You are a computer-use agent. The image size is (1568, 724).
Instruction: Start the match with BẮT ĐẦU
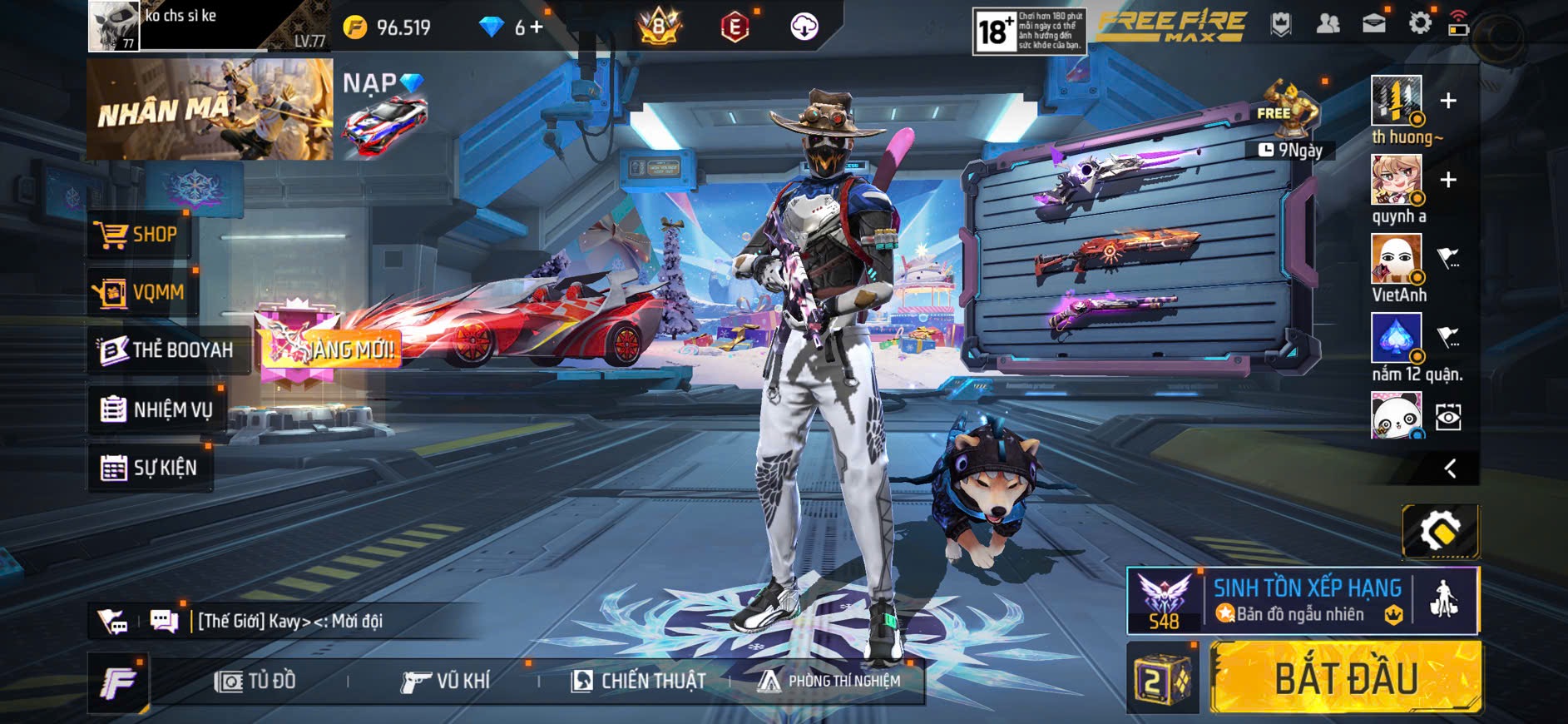pyautogui.click(x=1345, y=677)
